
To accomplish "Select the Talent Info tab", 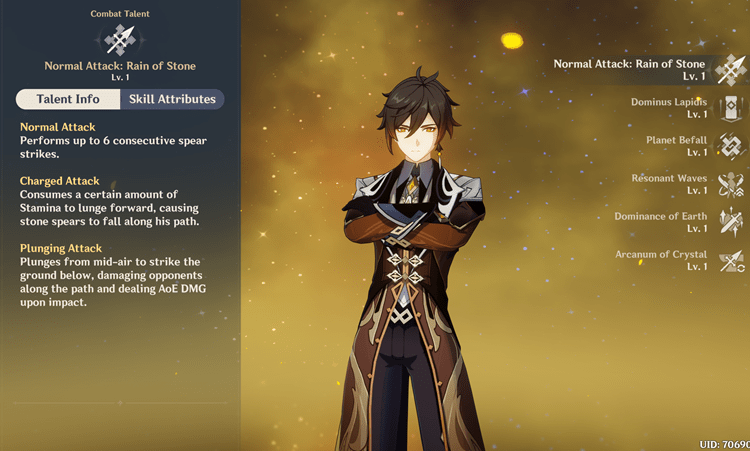I will (x=68, y=99).
